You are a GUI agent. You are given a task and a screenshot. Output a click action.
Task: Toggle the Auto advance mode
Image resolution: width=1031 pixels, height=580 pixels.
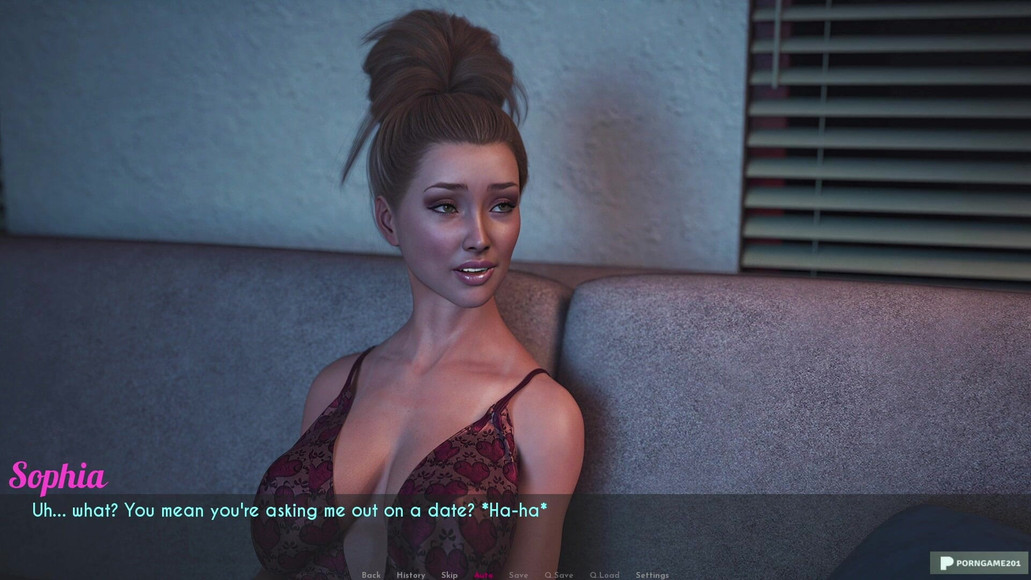484,575
